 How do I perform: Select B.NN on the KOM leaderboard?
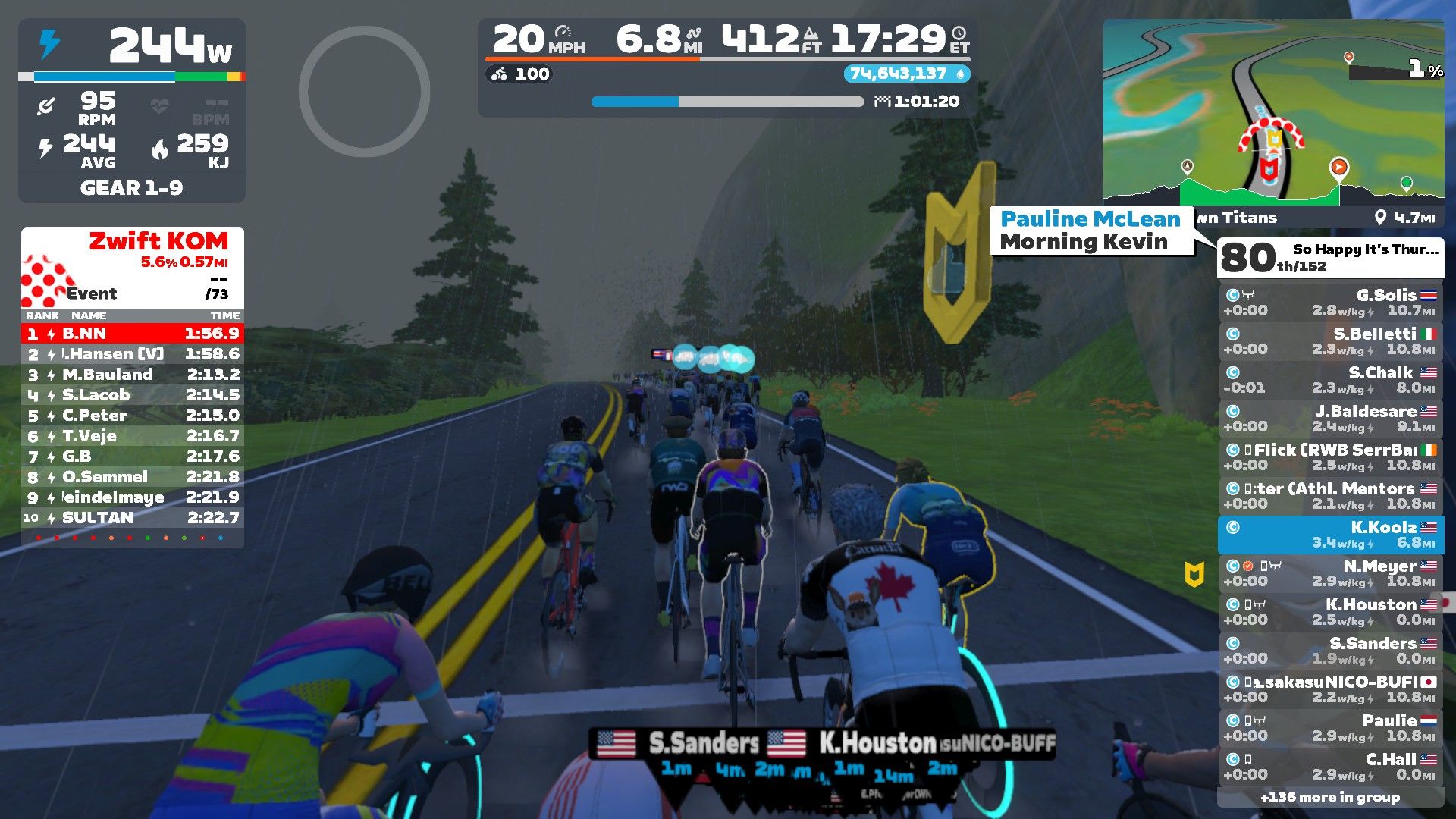click(x=133, y=334)
